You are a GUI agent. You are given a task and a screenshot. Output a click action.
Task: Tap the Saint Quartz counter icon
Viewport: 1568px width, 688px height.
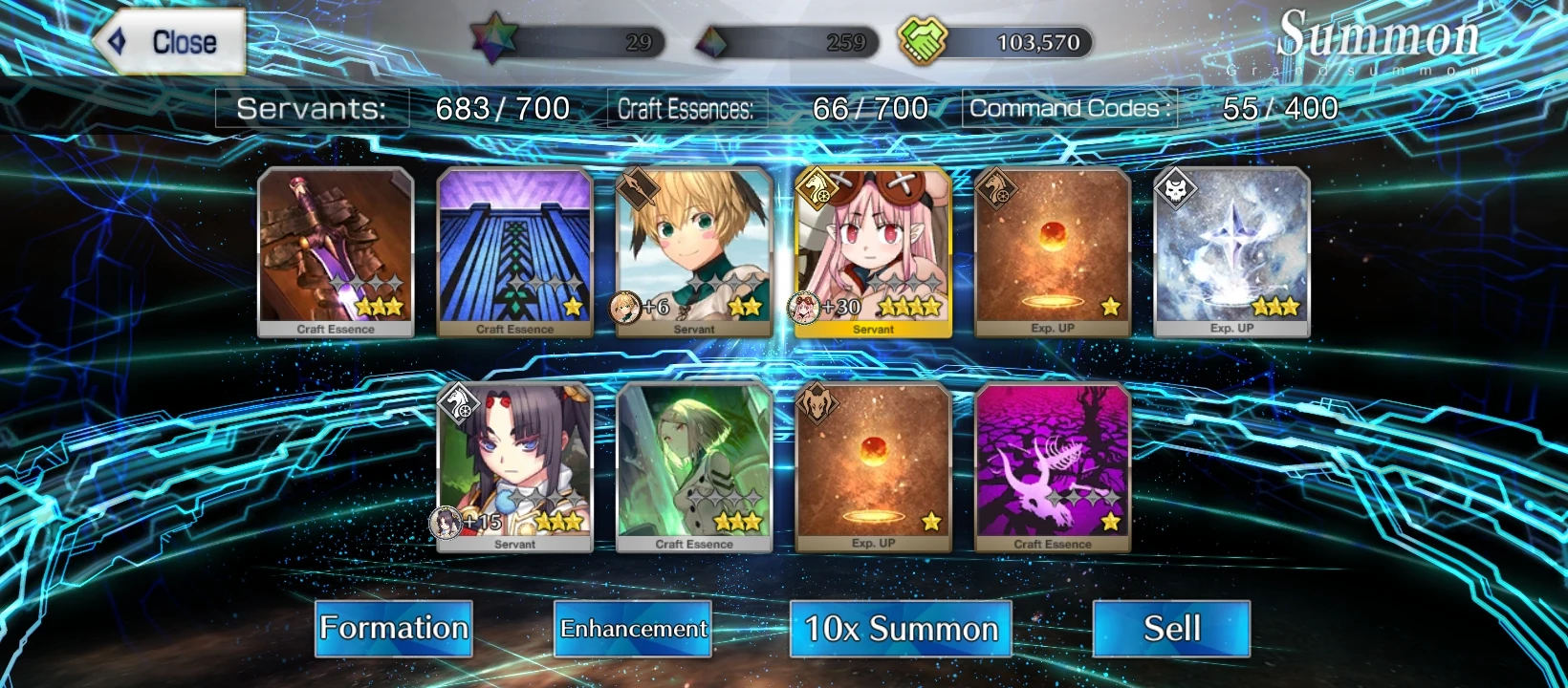[x=493, y=40]
